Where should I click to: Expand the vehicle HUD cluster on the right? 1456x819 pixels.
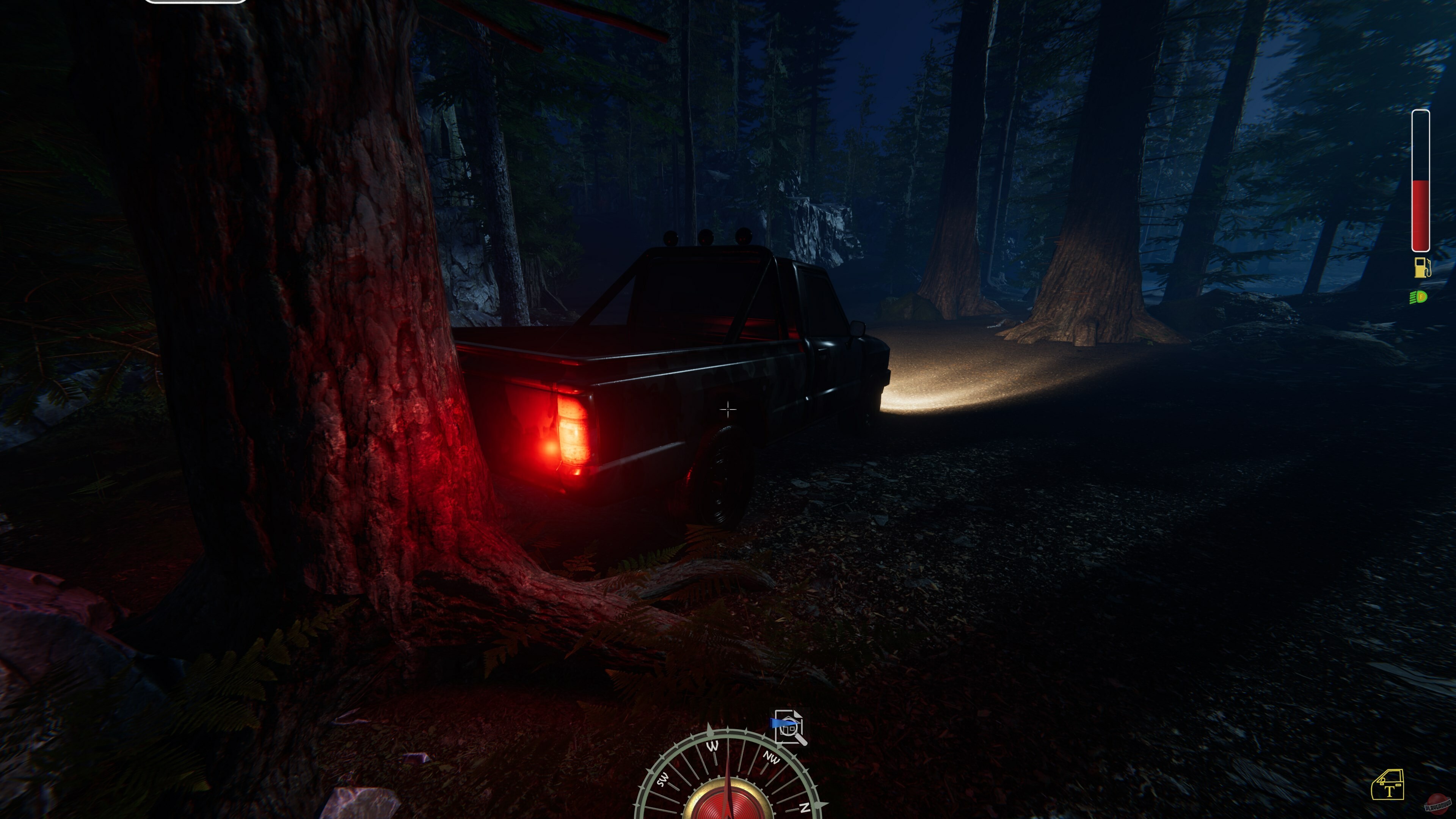pyautogui.click(x=1420, y=226)
